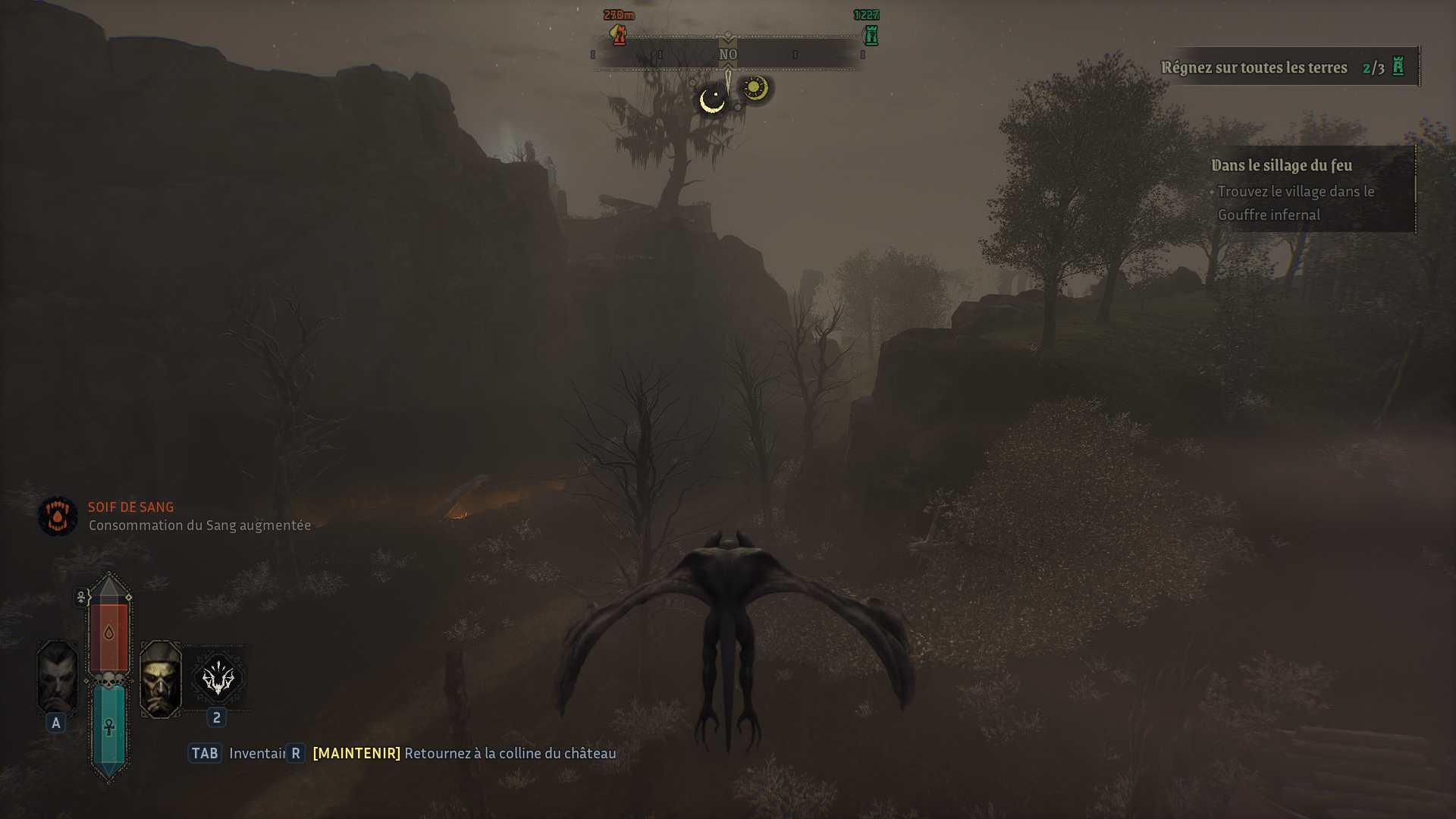This screenshot has height=819, width=1456.
Task: Click the Soif de Sang status icon
Action: (x=58, y=516)
